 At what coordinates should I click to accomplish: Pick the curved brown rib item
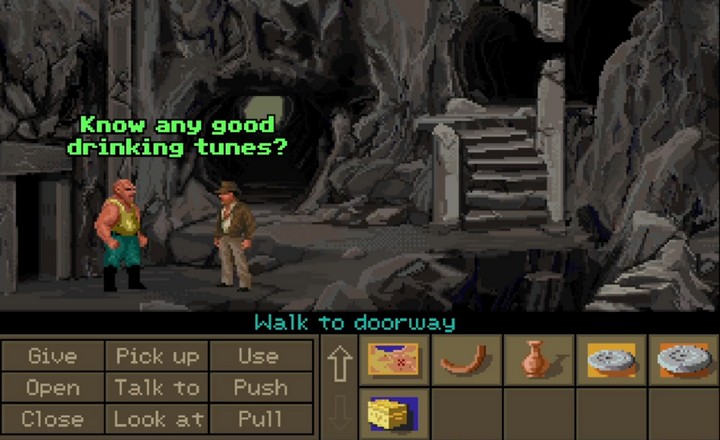click(x=466, y=358)
